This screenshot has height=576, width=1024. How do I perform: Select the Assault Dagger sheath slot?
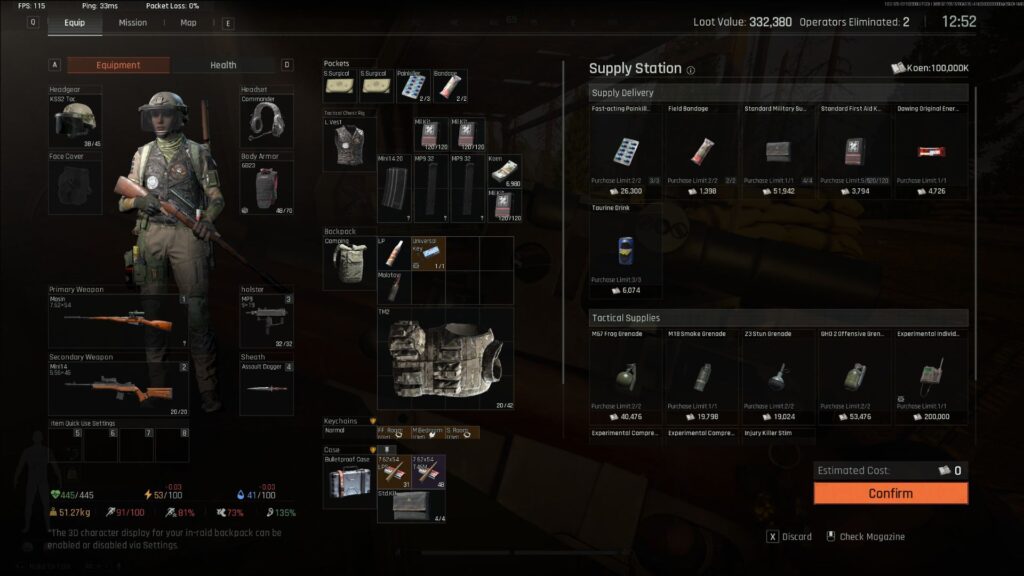coord(267,388)
